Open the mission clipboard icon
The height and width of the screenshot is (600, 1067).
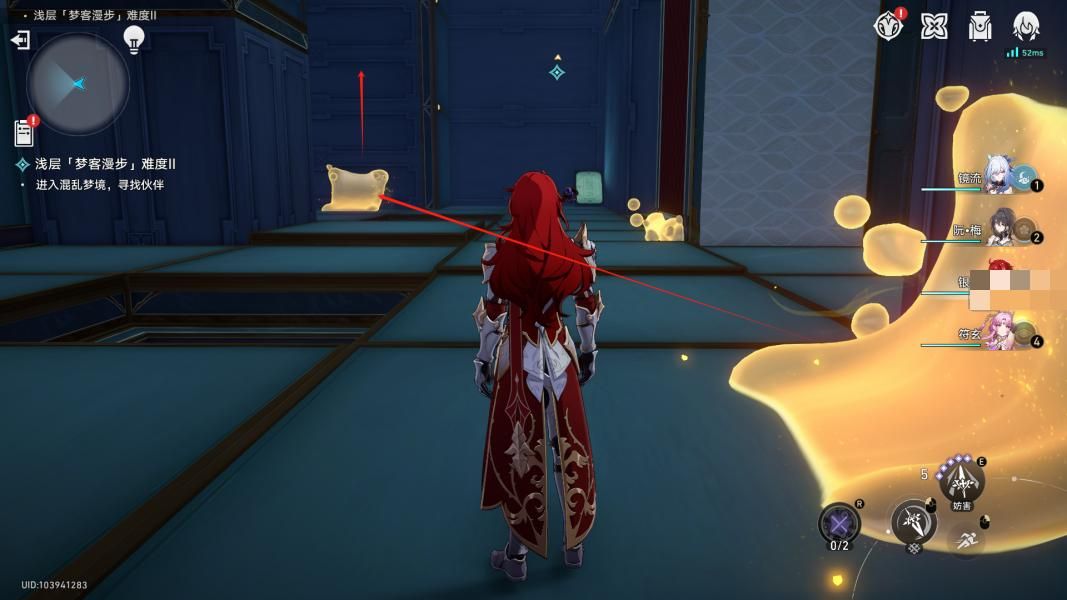click(24, 132)
